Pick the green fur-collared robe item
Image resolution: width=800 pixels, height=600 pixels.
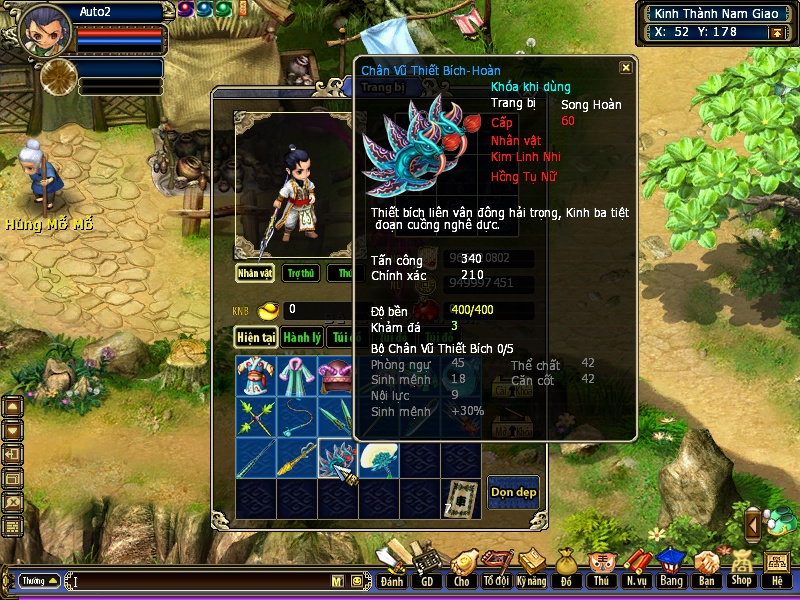pos(296,377)
